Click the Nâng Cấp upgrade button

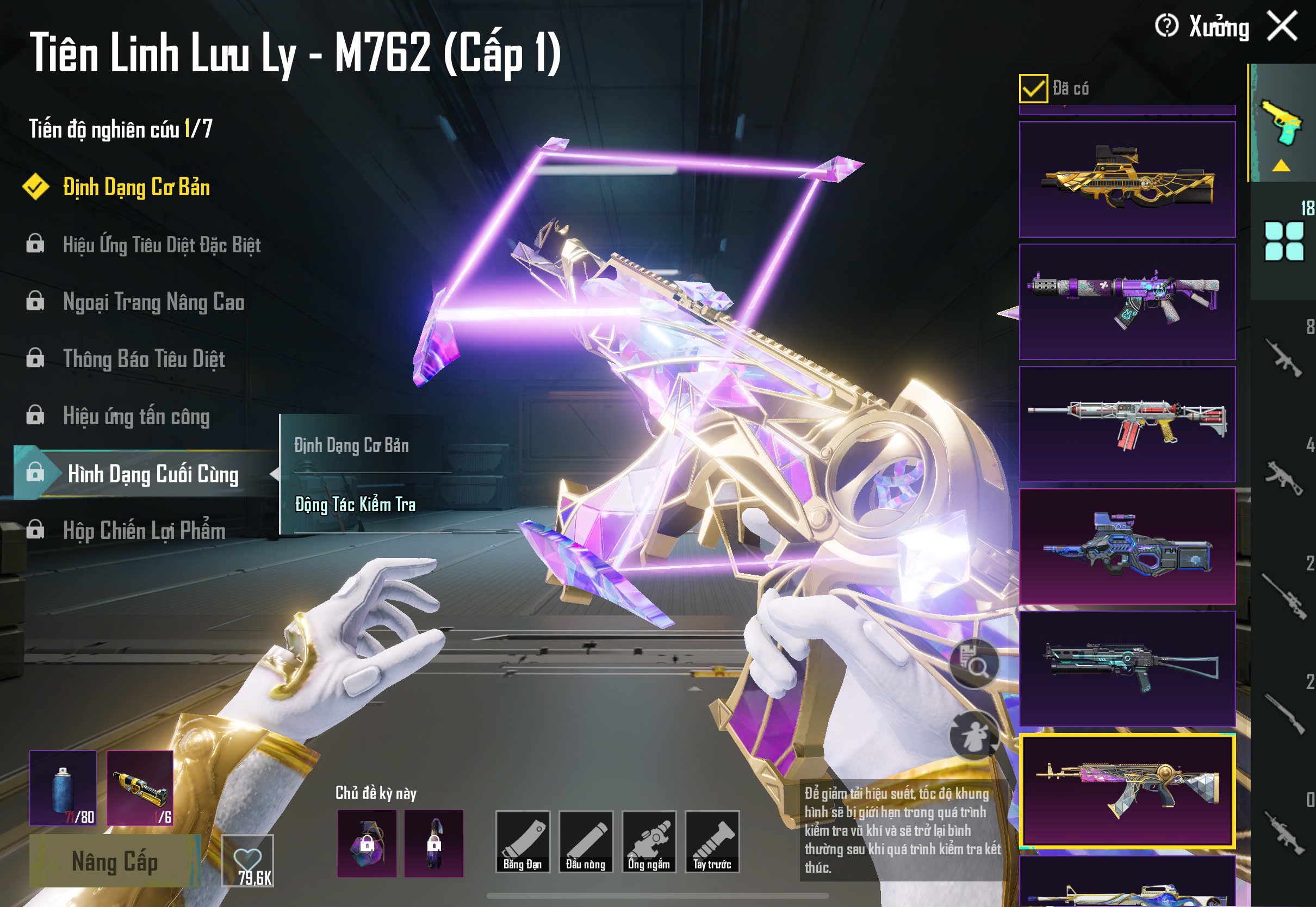(114, 861)
